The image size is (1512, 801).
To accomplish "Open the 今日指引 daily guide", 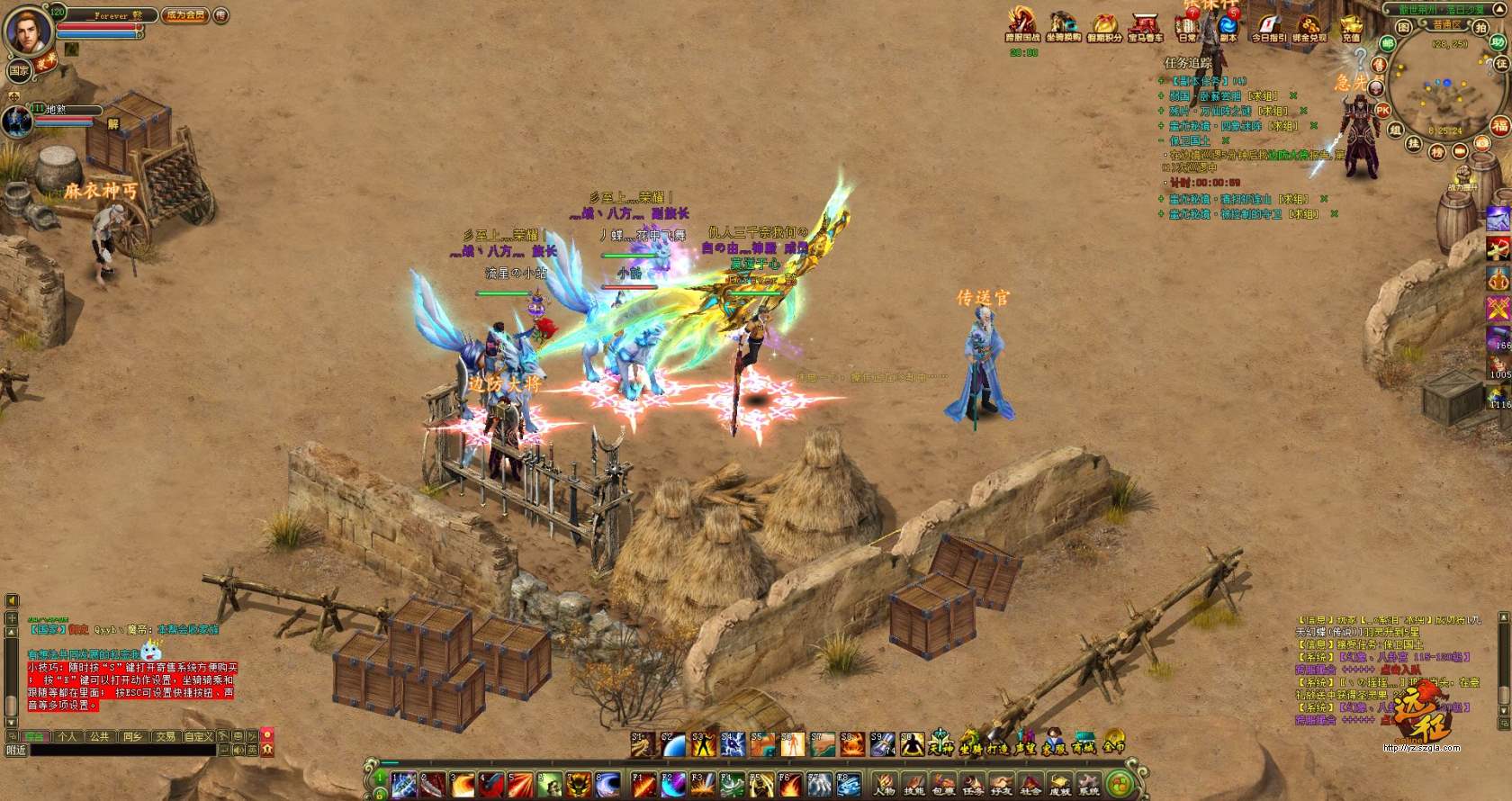I will [1268, 27].
